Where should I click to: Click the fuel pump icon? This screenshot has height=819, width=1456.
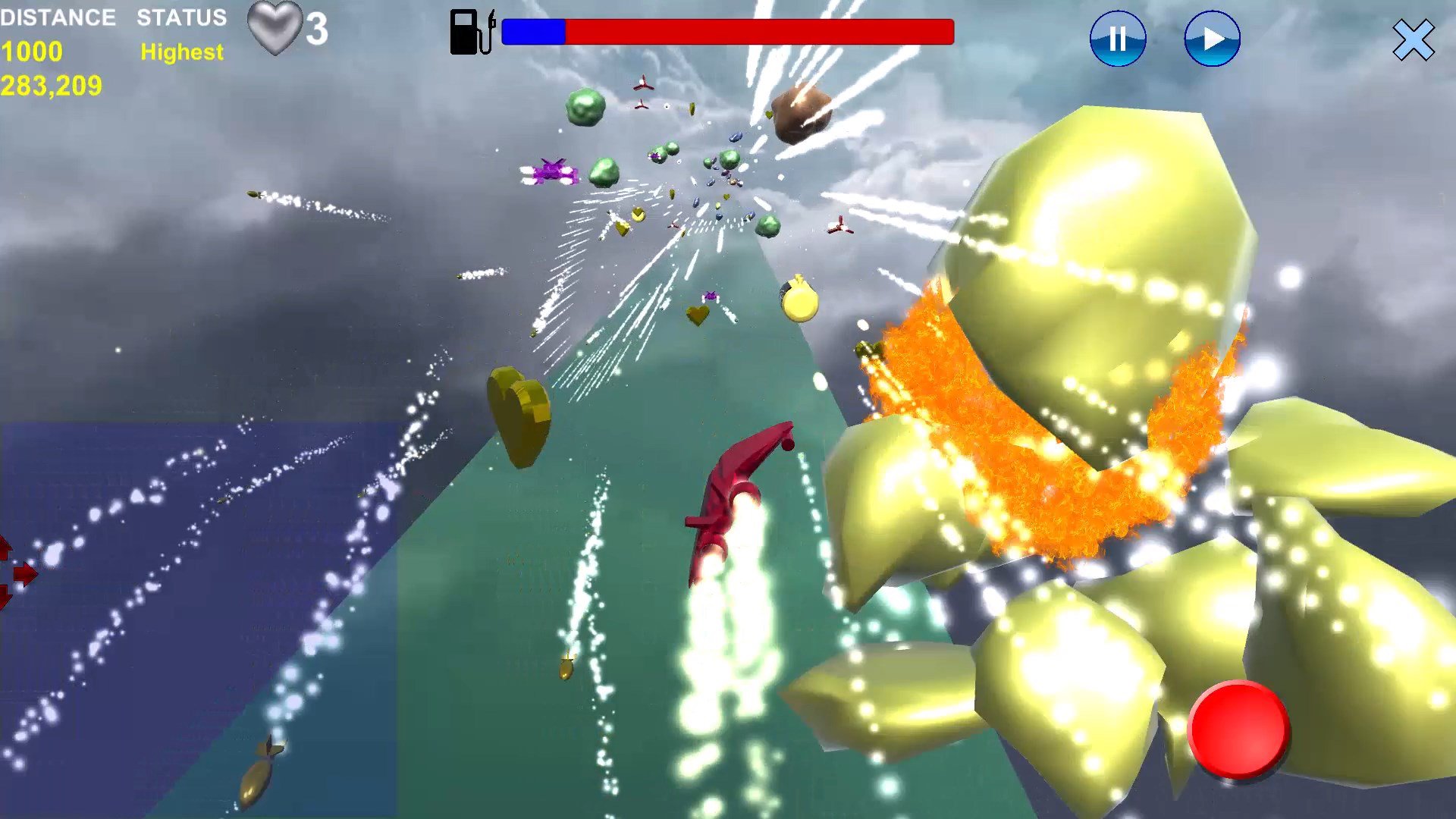(467, 30)
